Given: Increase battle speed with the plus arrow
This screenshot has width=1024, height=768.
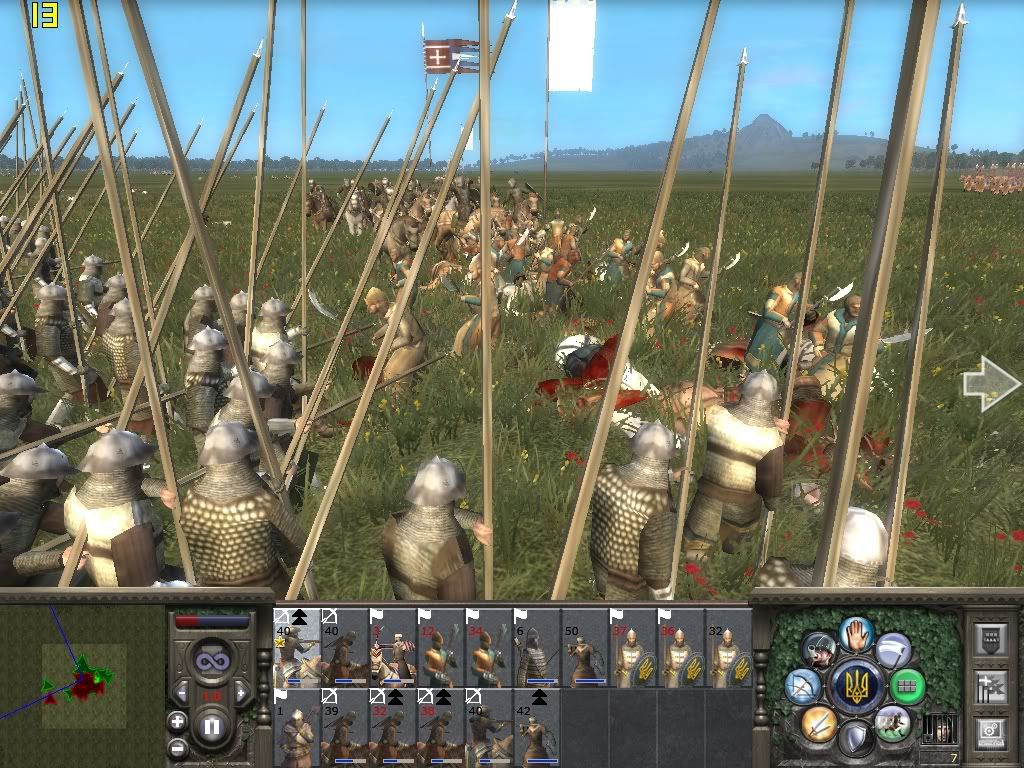Looking at the screenshot, I should 242,692.
